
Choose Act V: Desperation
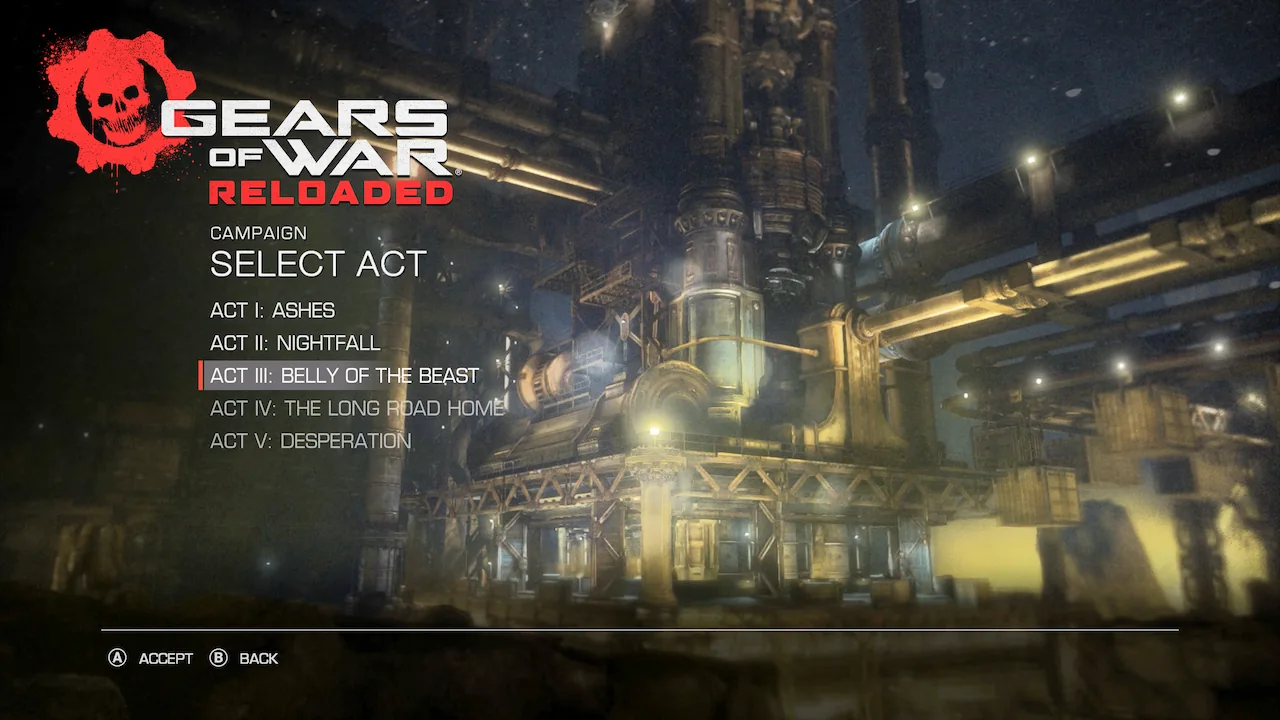coord(310,441)
